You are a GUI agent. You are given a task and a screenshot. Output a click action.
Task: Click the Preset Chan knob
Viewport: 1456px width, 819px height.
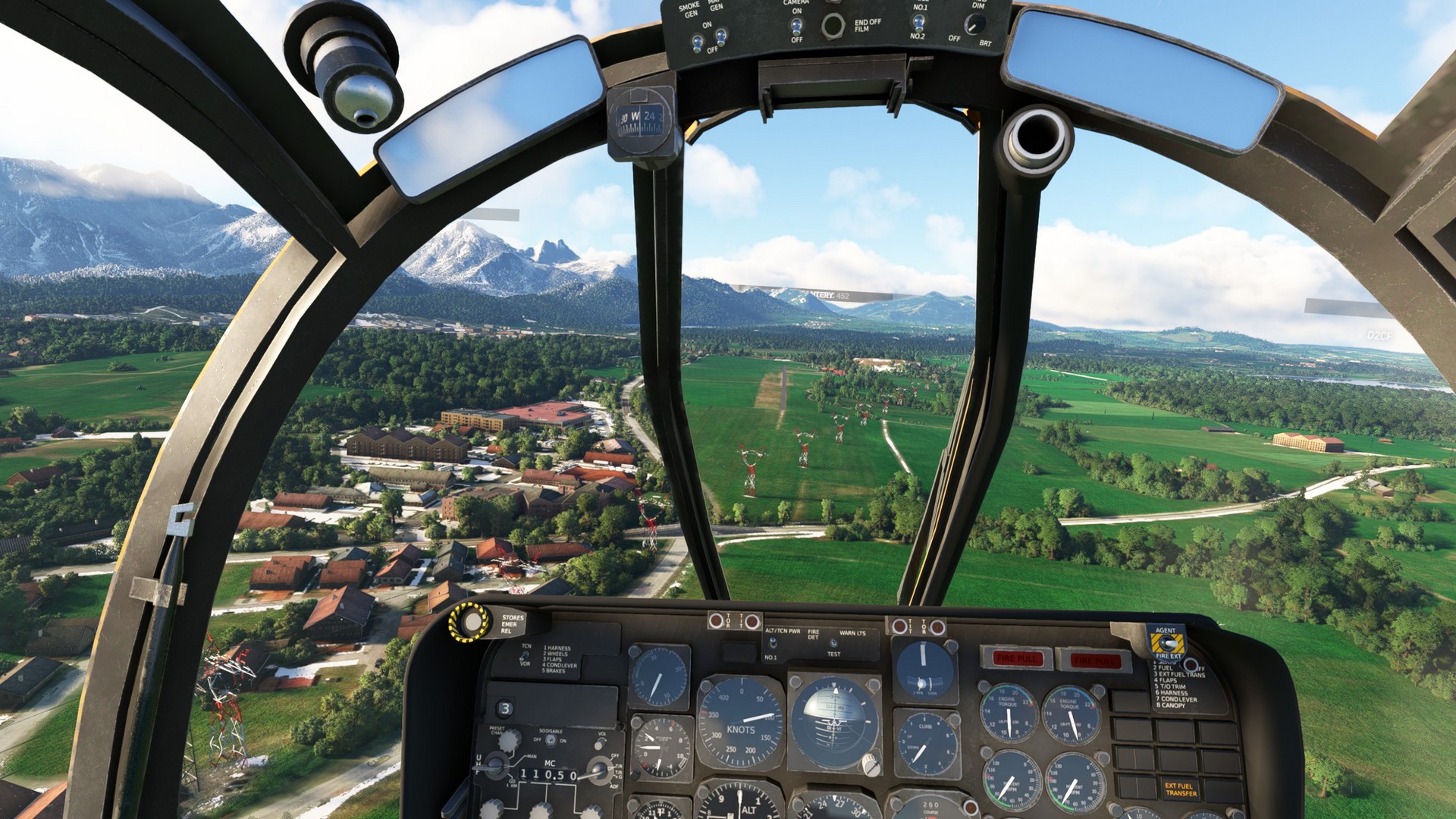(x=509, y=740)
